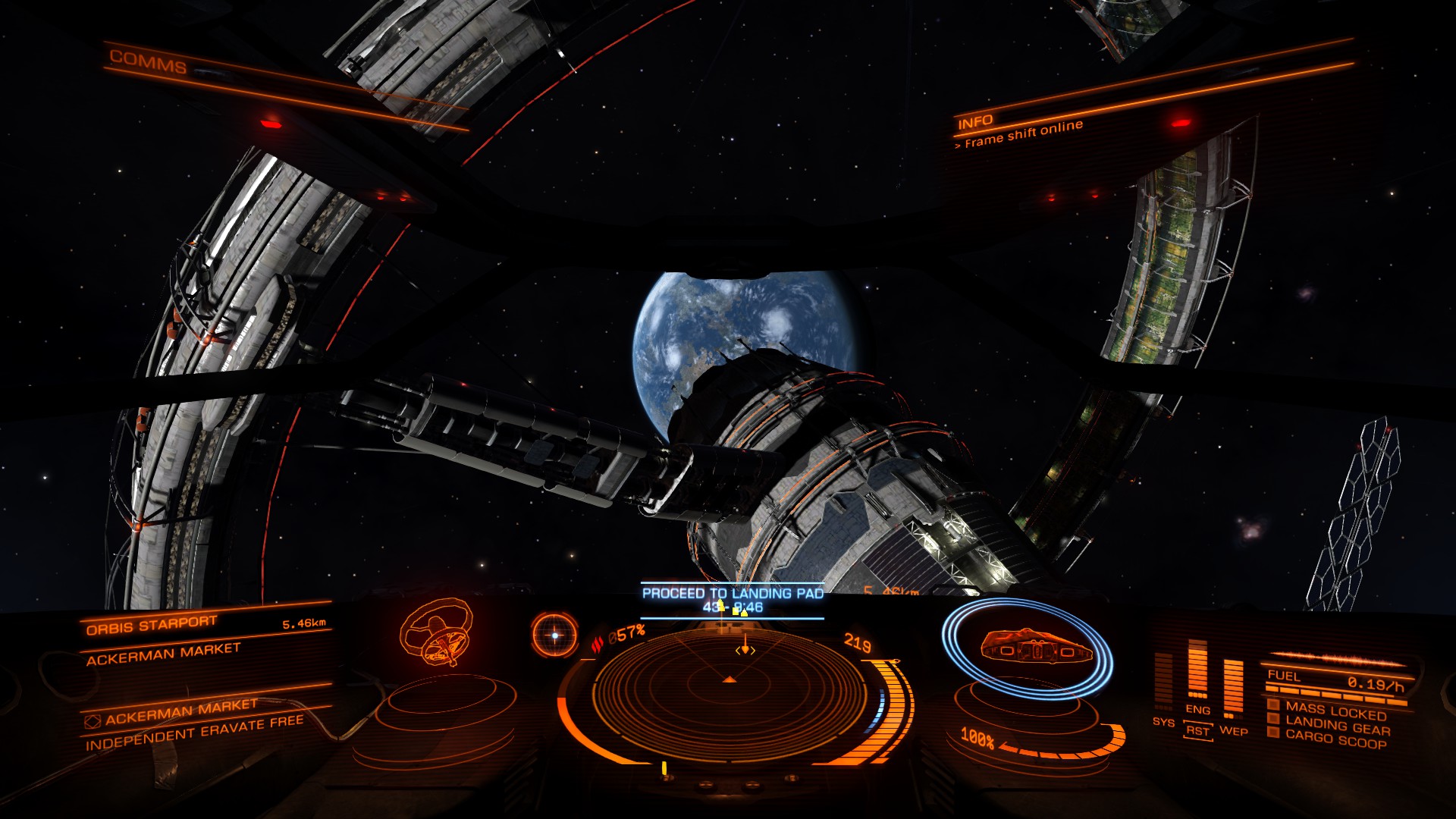1456x819 pixels.
Task: Click the navigation compass circle
Action: pyautogui.click(x=554, y=635)
